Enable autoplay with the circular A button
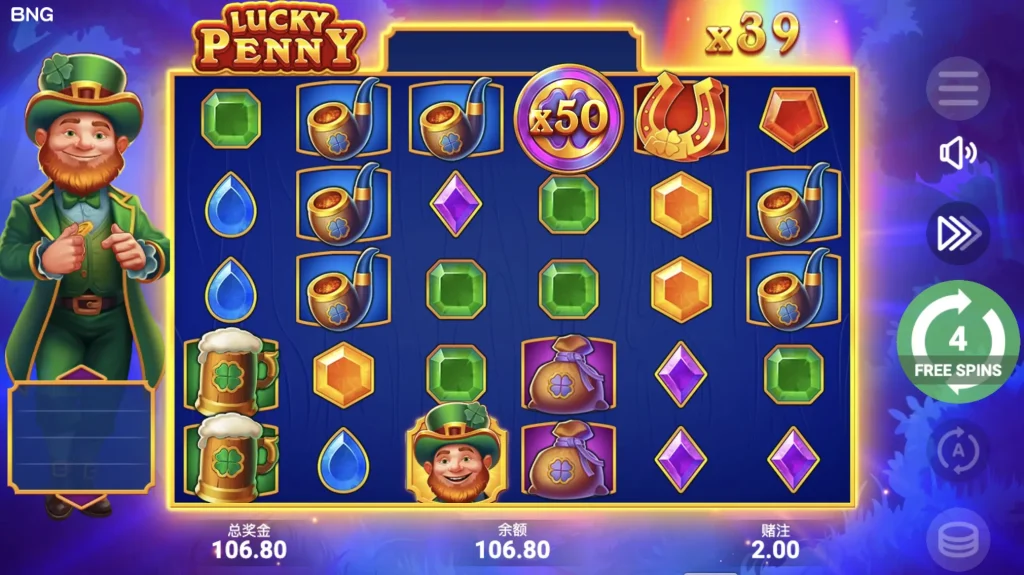This screenshot has width=1024, height=575. (x=957, y=450)
